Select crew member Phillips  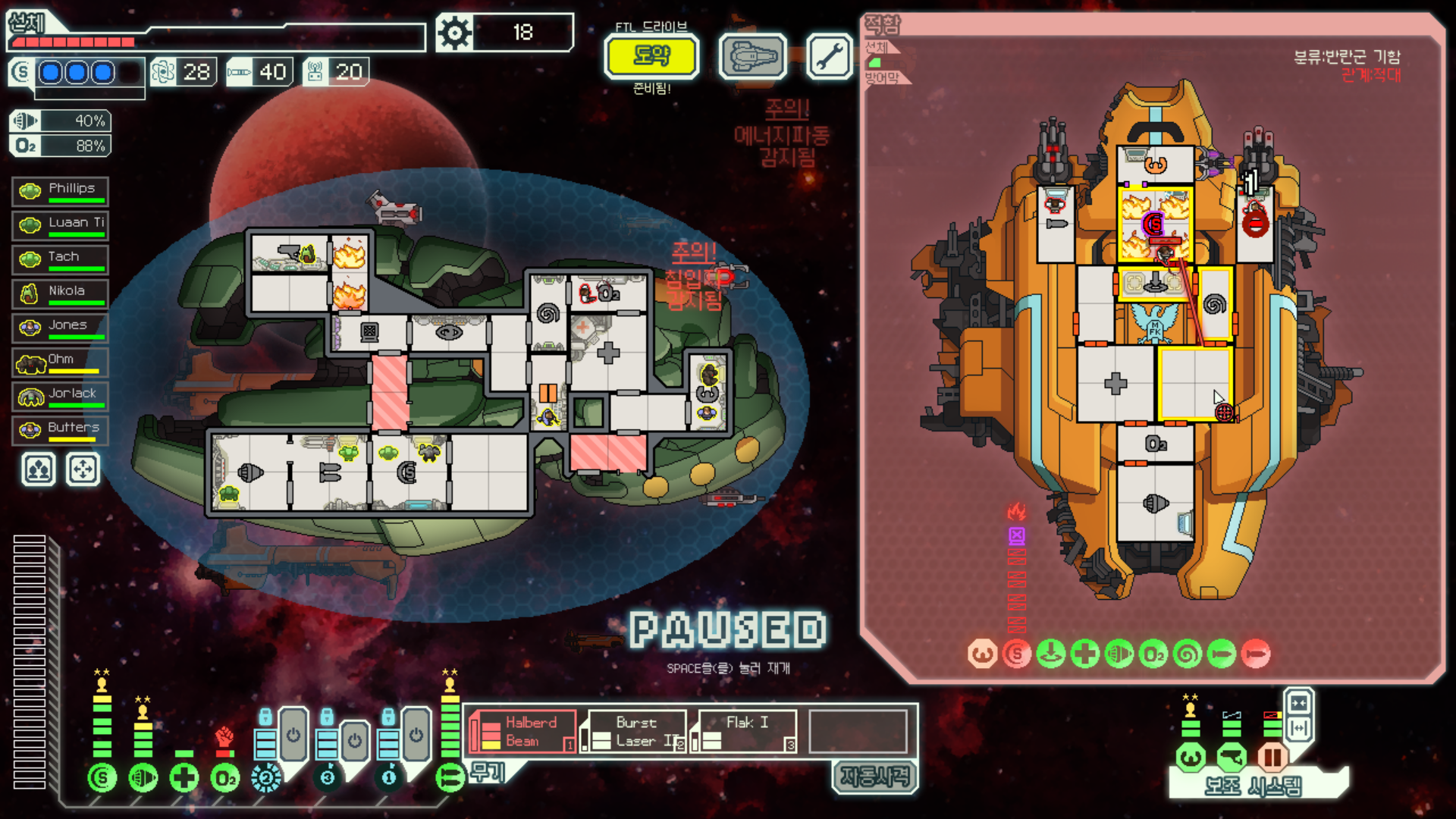61,191
